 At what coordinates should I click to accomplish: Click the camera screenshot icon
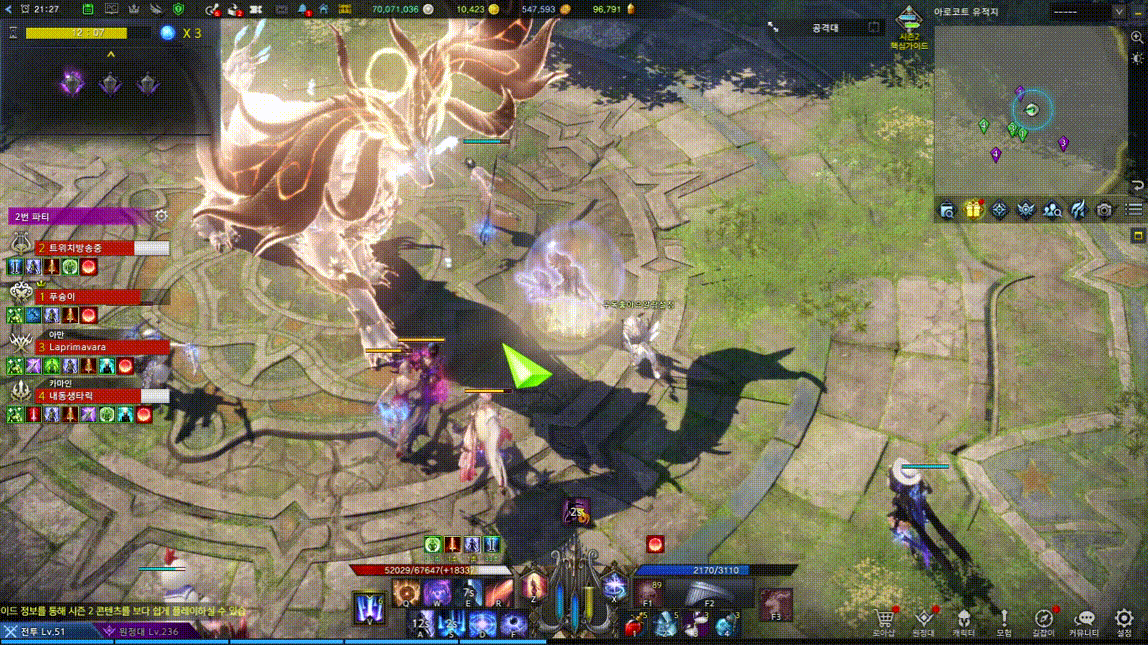click(x=1104, y=210)
